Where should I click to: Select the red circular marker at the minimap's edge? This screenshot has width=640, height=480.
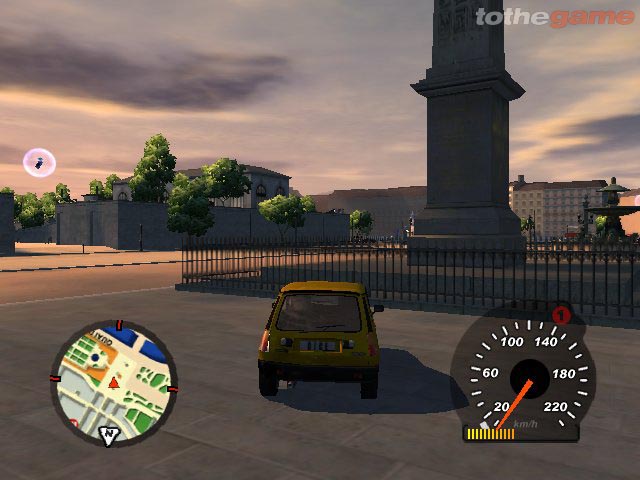[73, 422]
